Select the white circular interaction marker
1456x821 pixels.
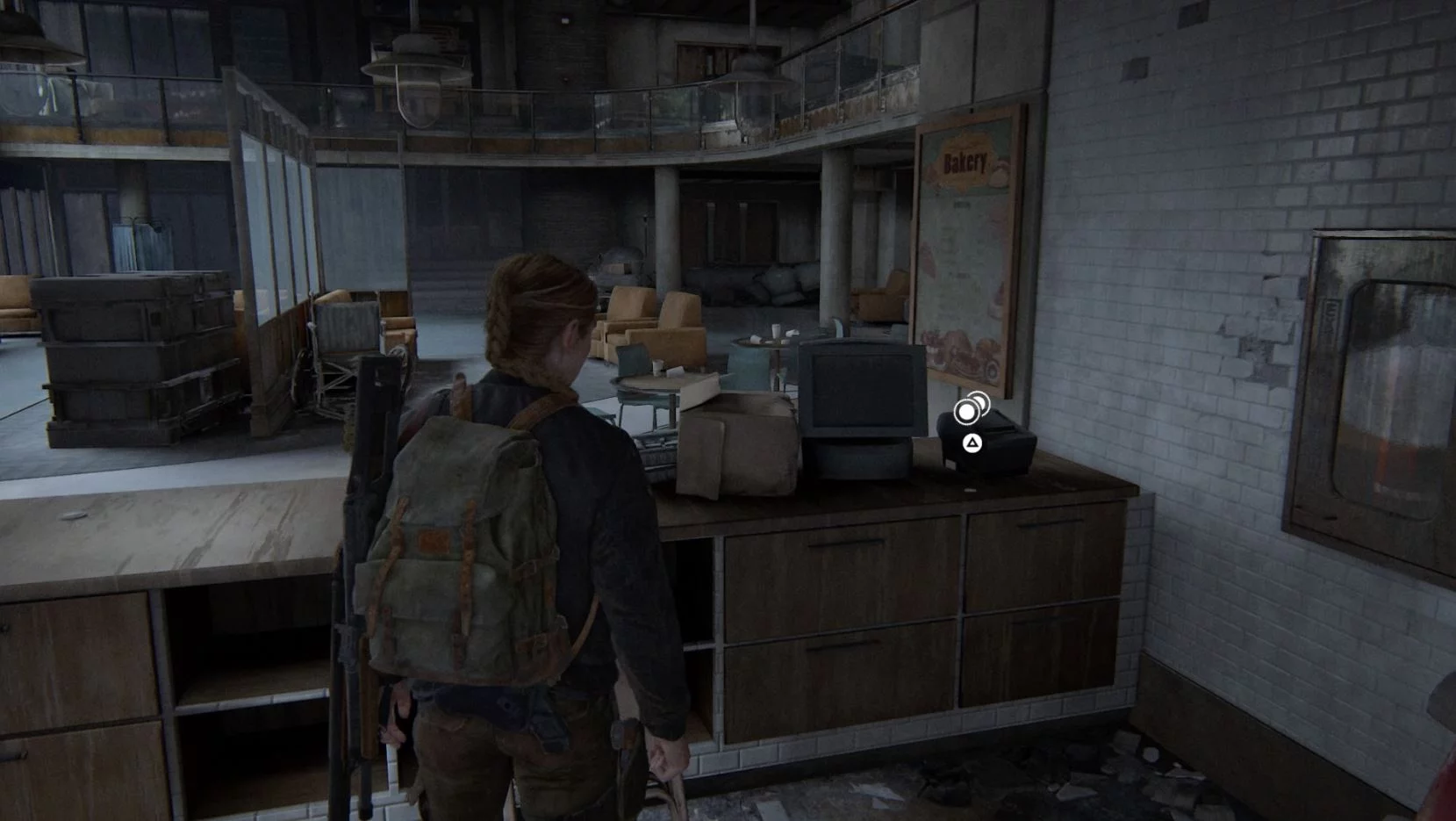[x=967, y=411]
